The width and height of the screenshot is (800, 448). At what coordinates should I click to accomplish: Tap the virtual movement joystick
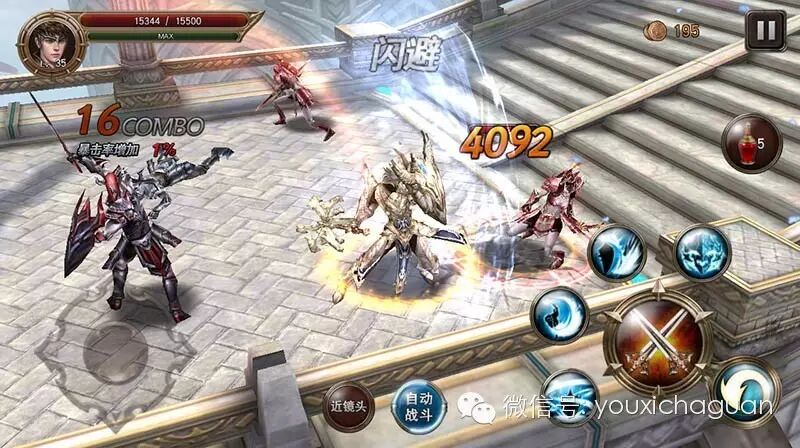(x=115, y=352)
